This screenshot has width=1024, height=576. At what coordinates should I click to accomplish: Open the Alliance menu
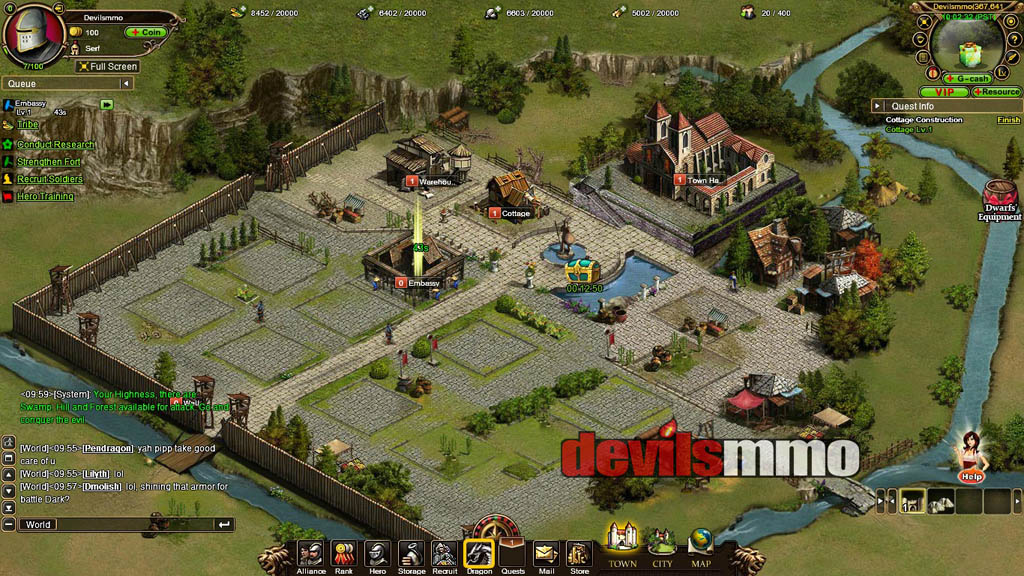point(311,555)
